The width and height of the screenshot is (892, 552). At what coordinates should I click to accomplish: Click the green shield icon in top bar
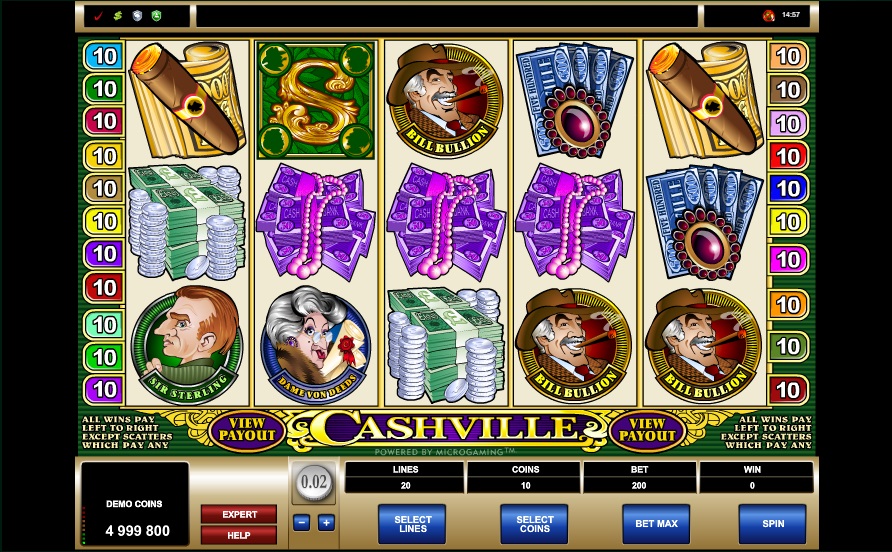(155, 16)
